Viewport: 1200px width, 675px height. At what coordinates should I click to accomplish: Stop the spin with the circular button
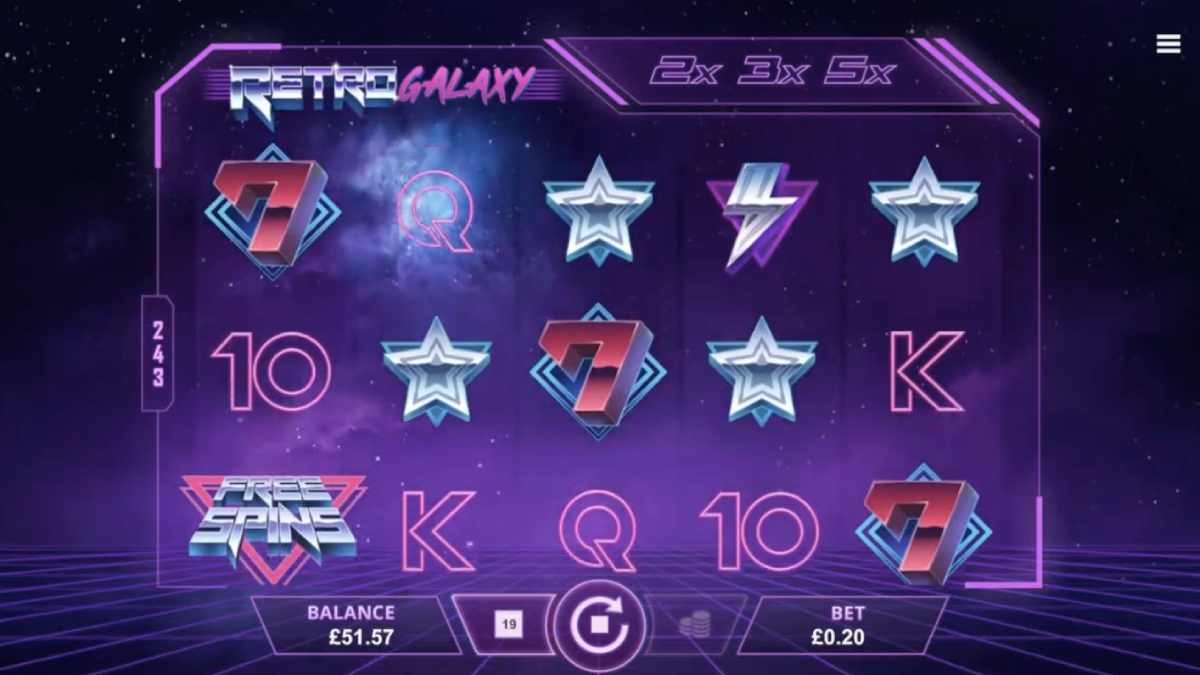[599, 627]
